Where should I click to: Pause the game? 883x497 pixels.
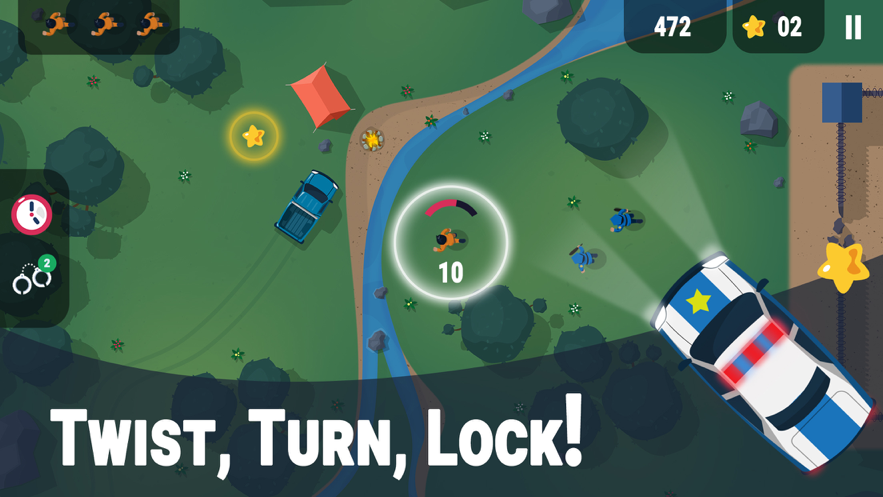coord(852,27)
